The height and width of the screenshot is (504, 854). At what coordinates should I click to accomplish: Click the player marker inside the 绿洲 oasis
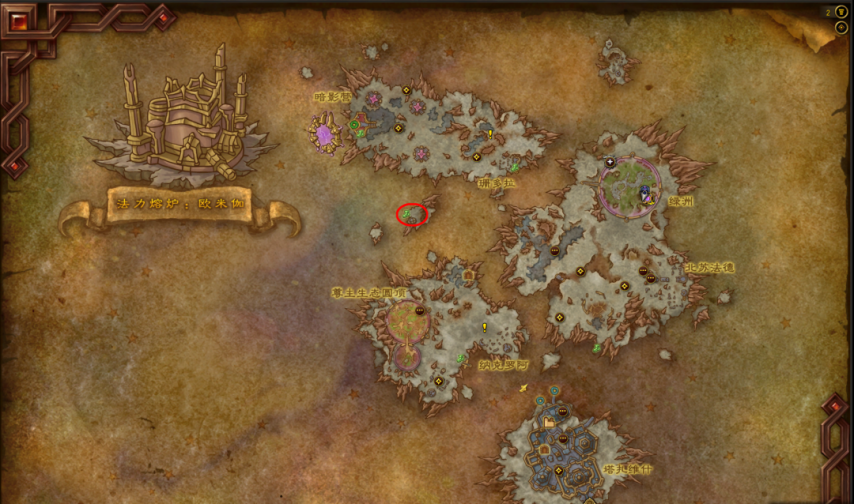point(645,193)
